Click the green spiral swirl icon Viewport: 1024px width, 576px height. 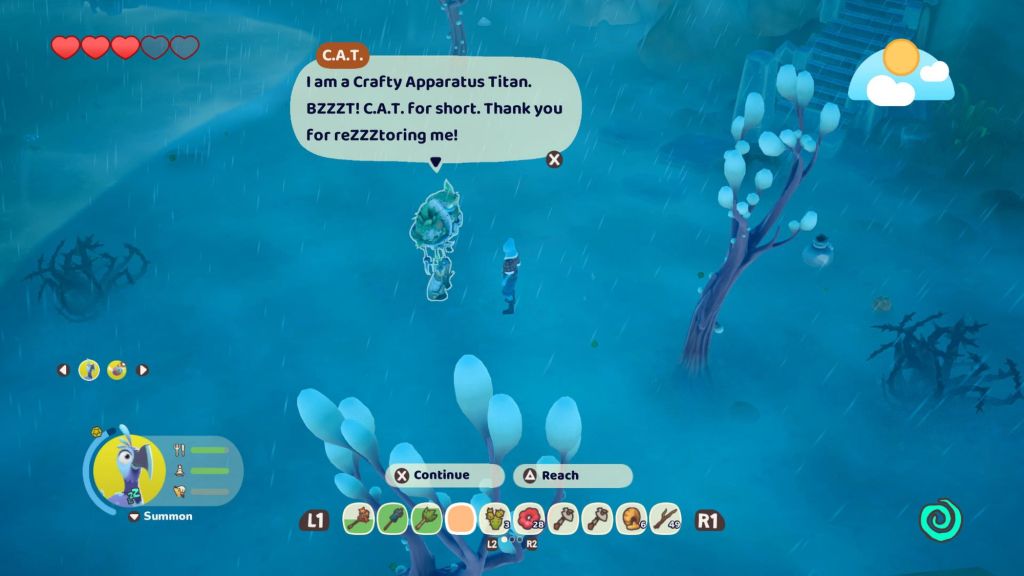click(x=940, y=520)
